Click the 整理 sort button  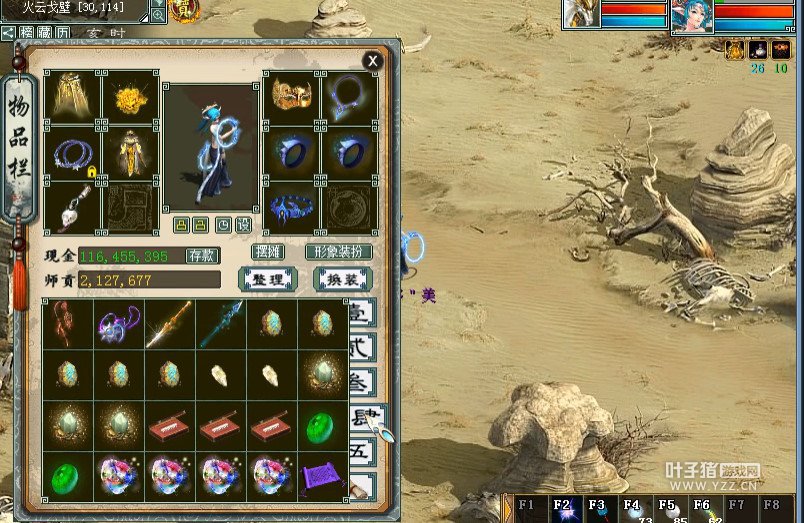click(x=267, y=280)
